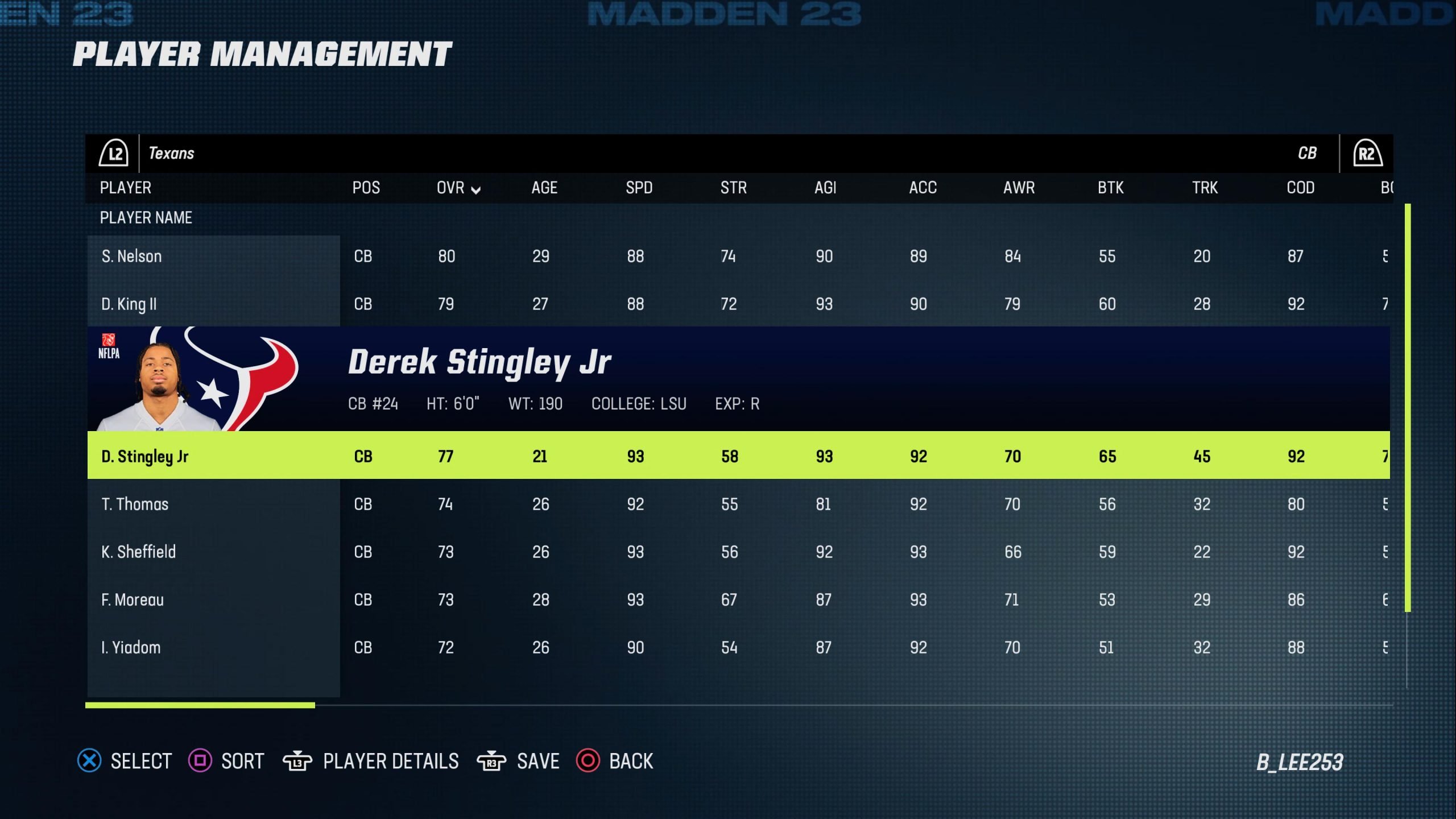This screenshot has height=819, width=1456.
Task: Sort by the STR column header
Action: (x=733, y=188)
